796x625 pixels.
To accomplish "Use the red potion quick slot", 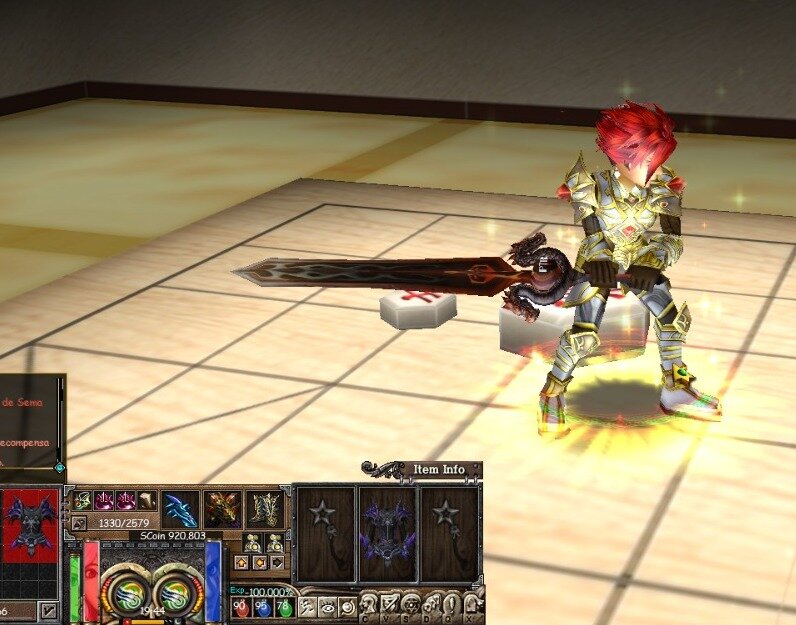I will click(239, 608).
